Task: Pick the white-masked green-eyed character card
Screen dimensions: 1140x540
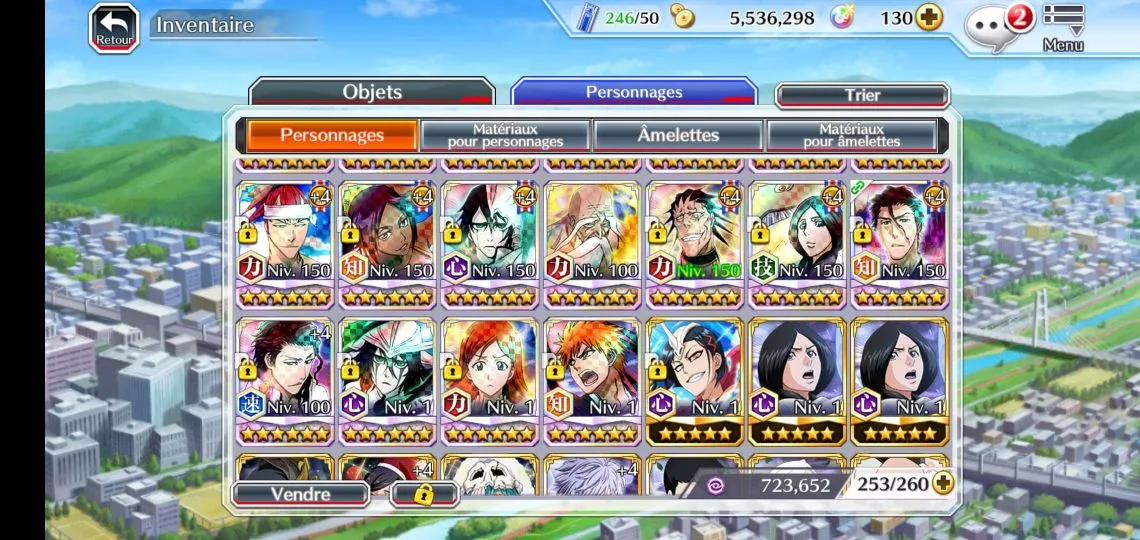Action: pyautogui.click(x=387, y=381)
